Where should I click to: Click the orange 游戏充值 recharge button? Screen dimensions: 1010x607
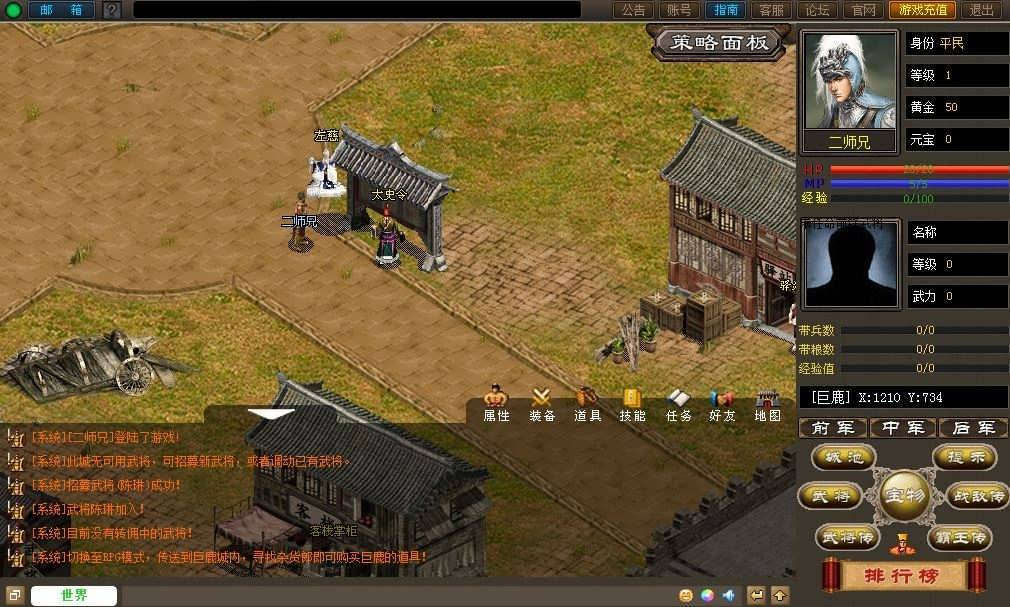[921, 10]
